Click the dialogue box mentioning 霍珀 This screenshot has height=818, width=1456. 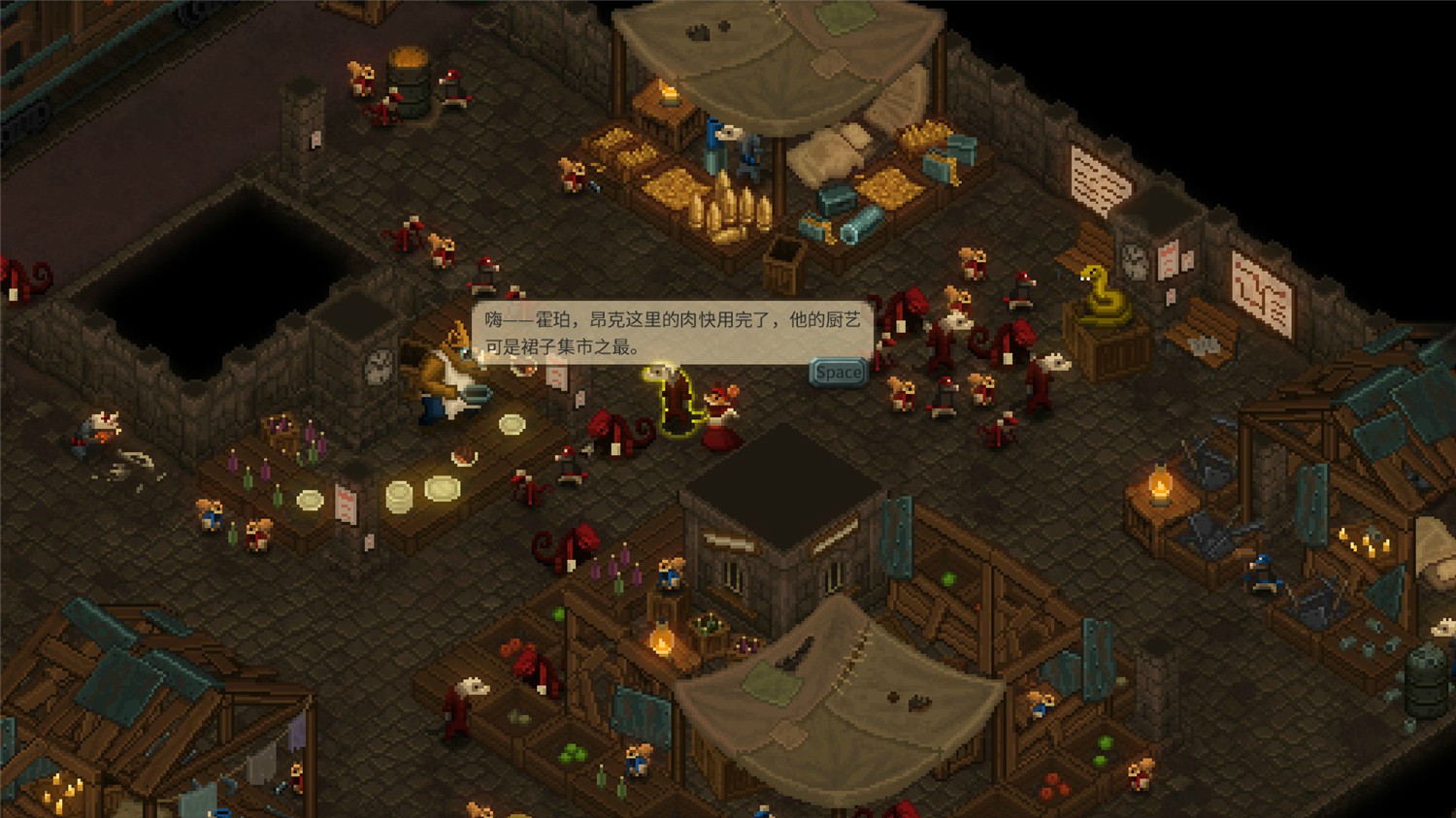[x=670, y=330]
